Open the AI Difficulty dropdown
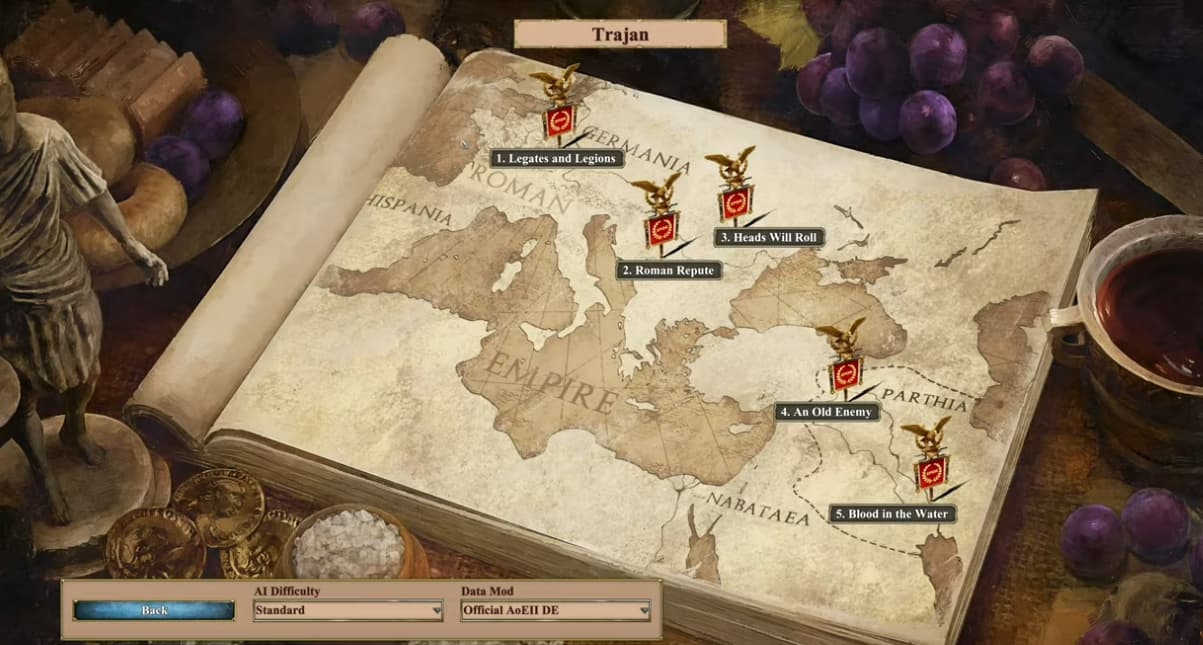The width and height of the screenshot is (1203, 645). 347,610
